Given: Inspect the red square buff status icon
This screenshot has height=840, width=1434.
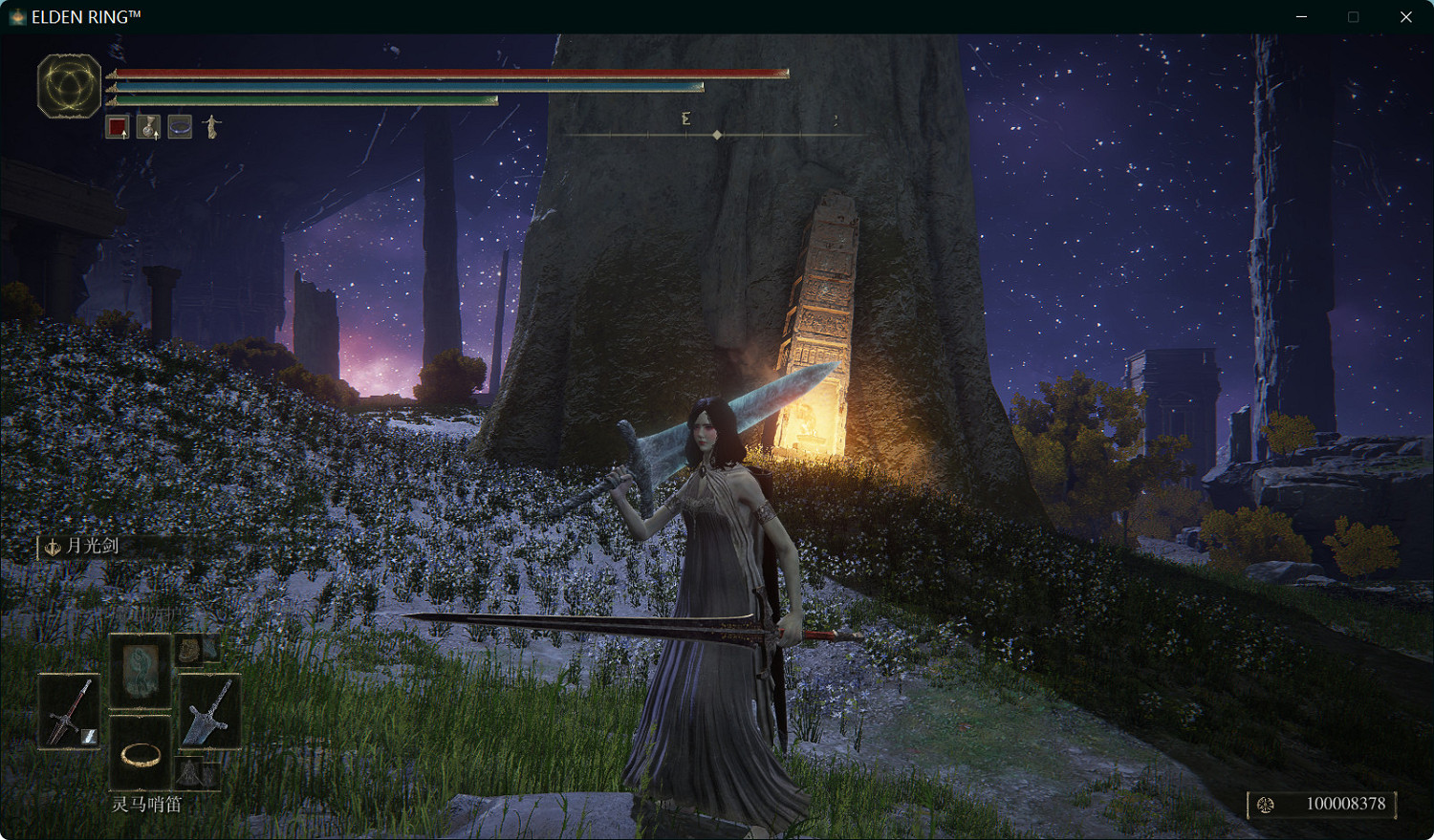Looking at the screenshot, I should 118,127.
